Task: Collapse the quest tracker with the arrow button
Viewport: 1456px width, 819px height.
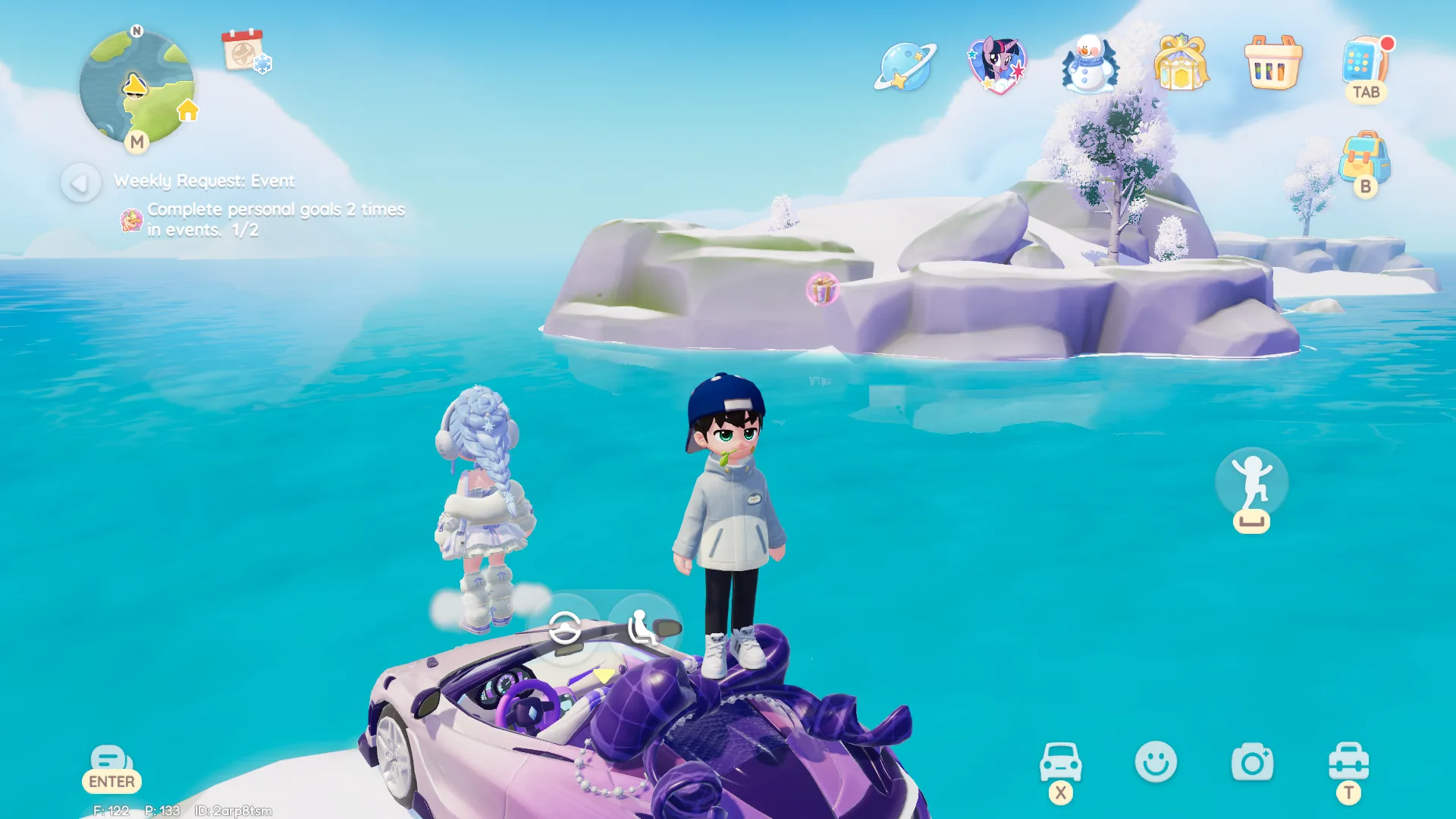Action: pos(80,183)
